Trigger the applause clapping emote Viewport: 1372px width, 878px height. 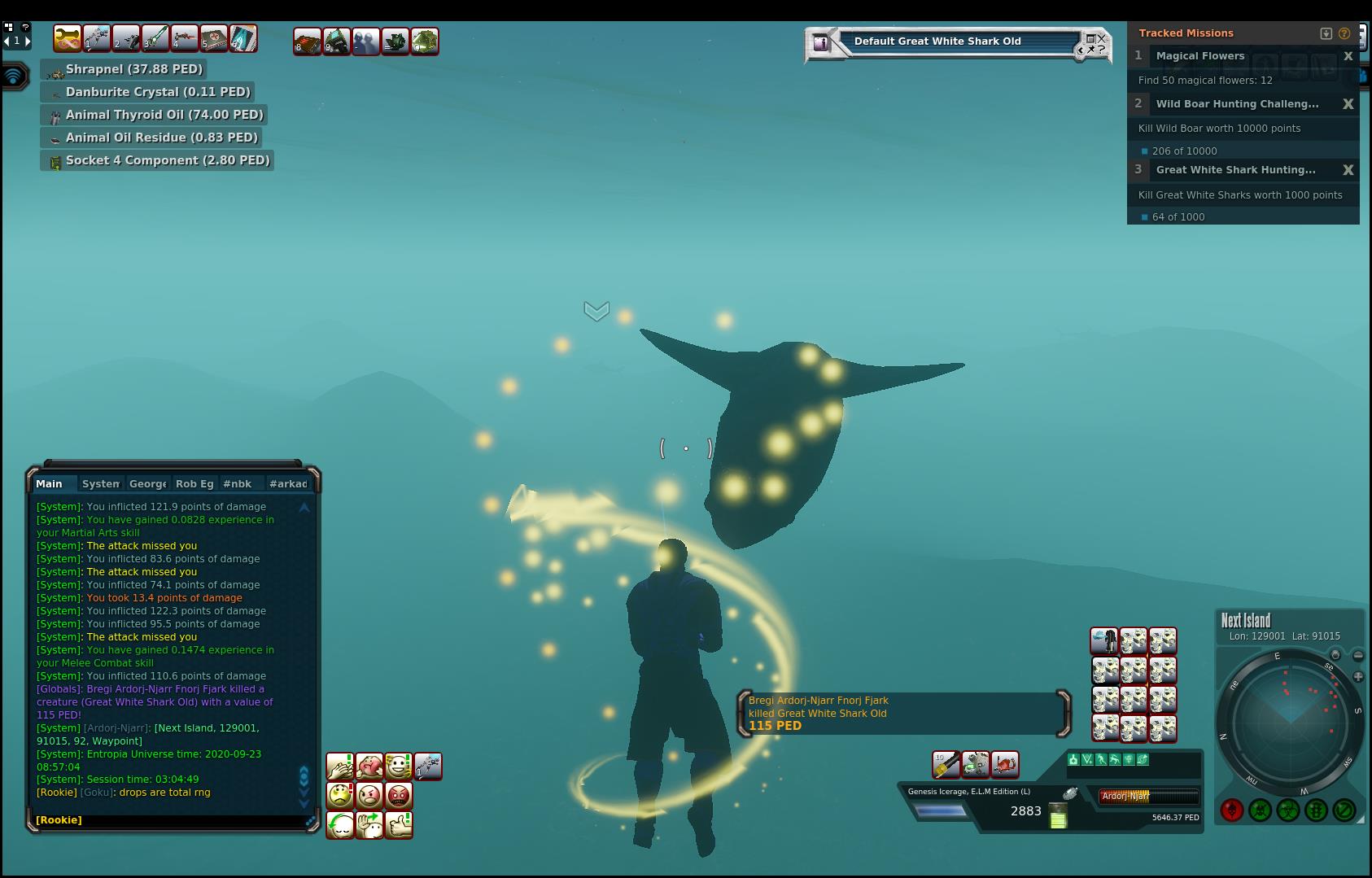pyautogui.click(x=340, y=766)
